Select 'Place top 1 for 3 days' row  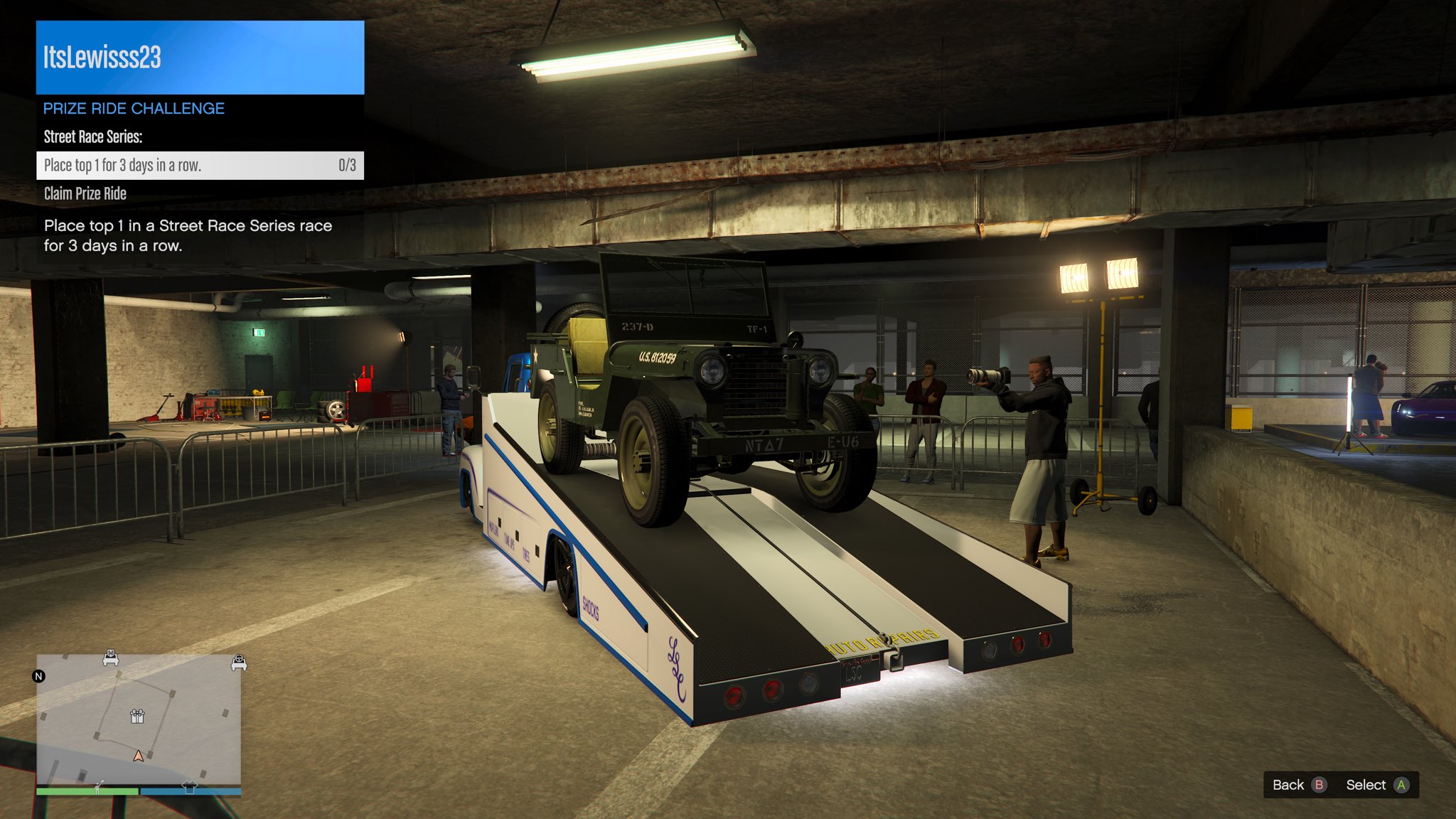[200, 166]
